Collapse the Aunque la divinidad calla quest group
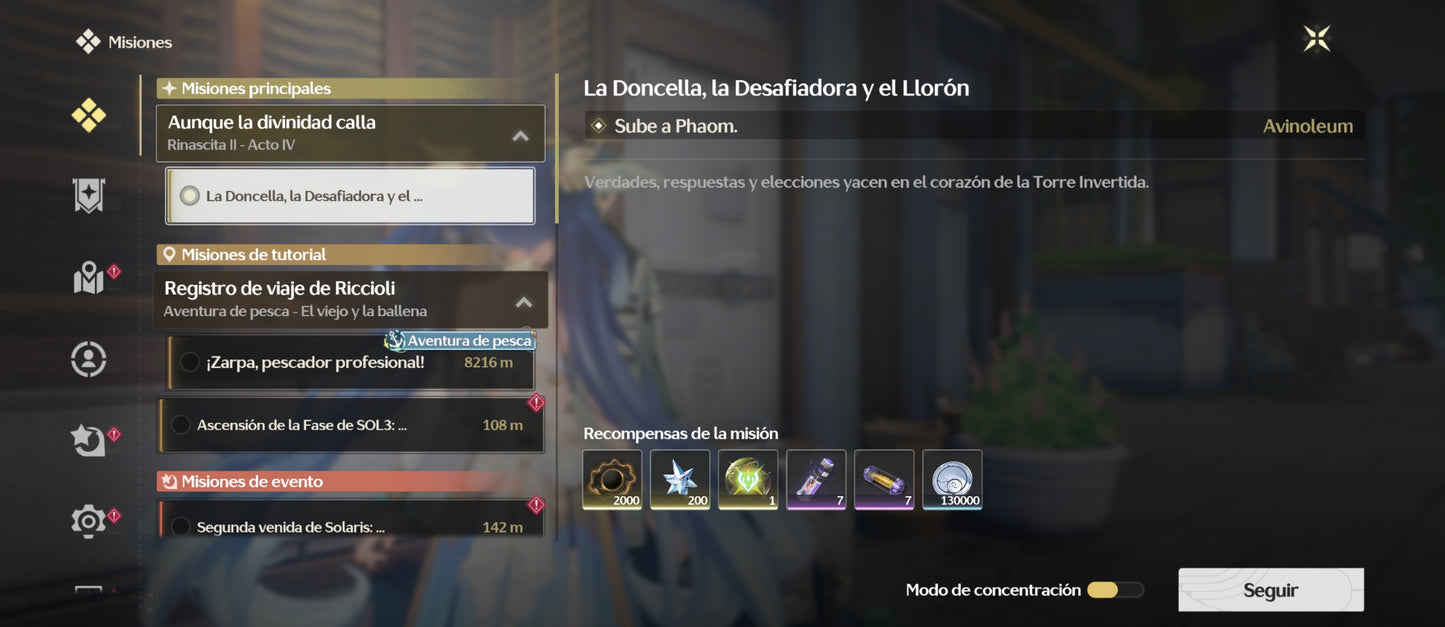The image size is (1445, 627). [520, 136]
